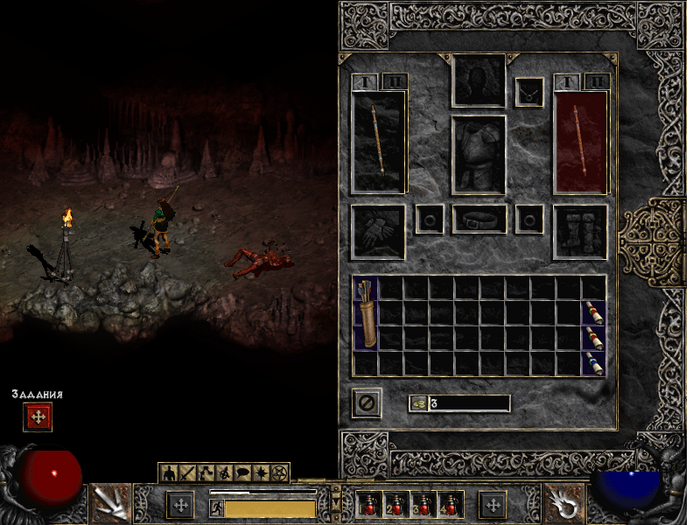The image size is (700, 525).
Task: Close the inventory panel
Action: pyautogui.click(x=367, y=403)
